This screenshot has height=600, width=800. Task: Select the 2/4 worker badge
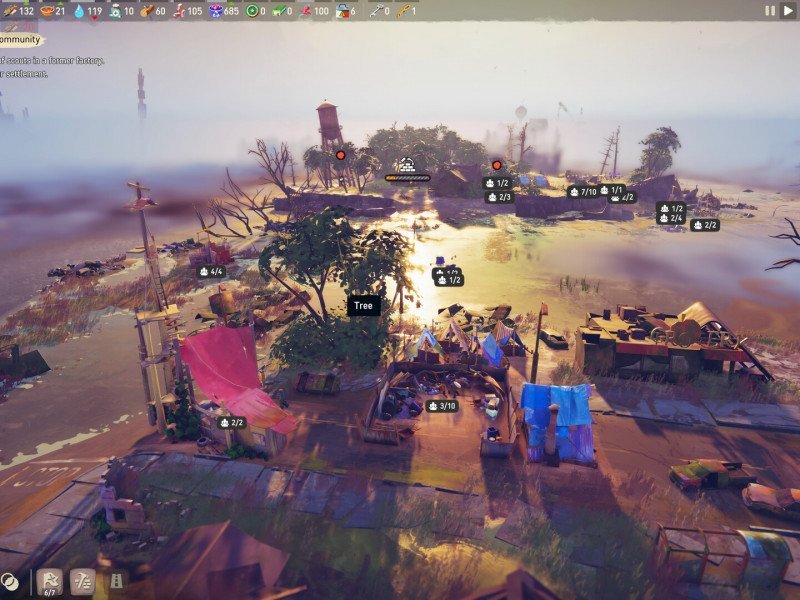coord(670,218)
